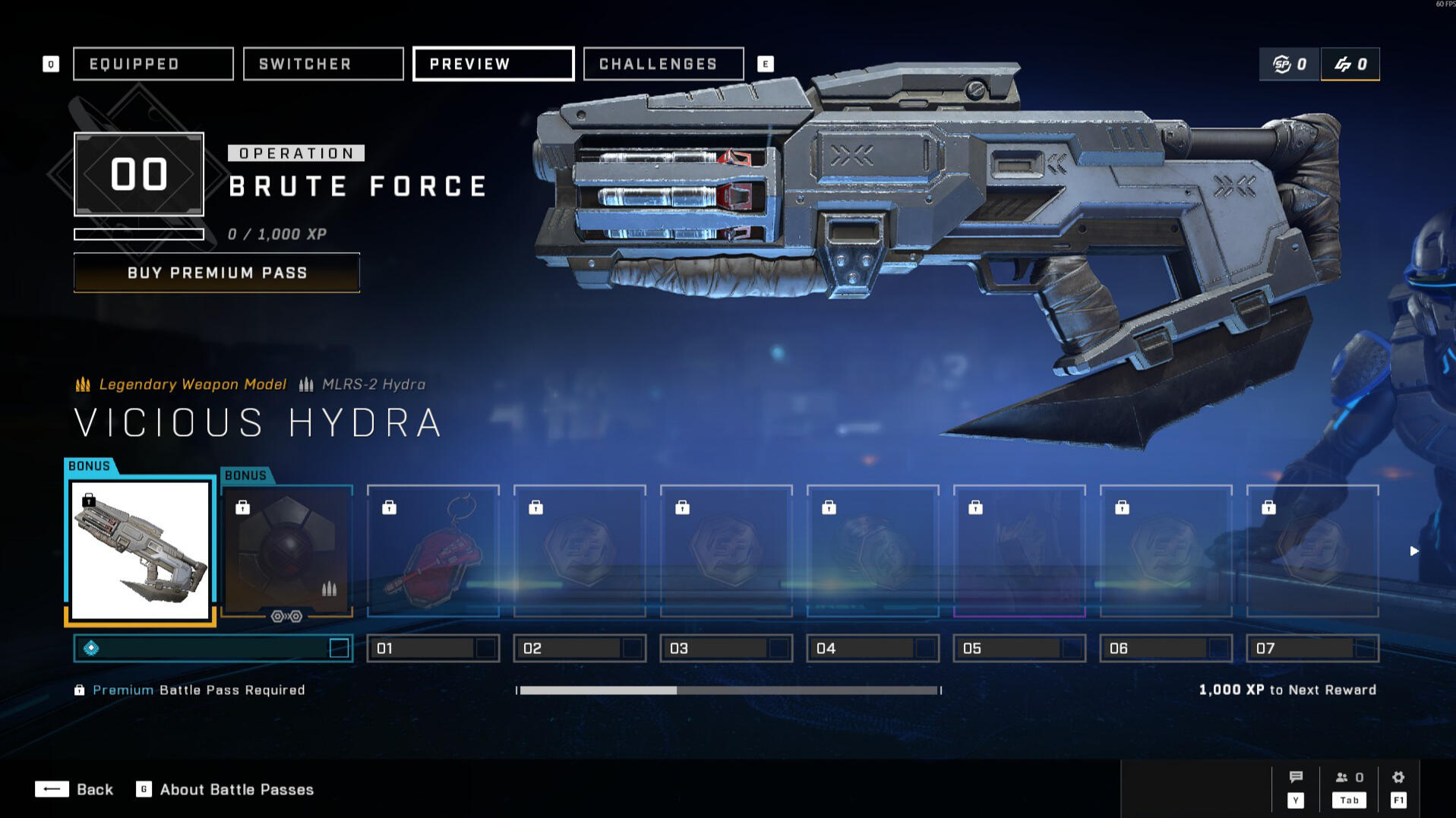Select the tier 04 reward tile
Screen dimensions: 1456x818
tap(873, 550)
